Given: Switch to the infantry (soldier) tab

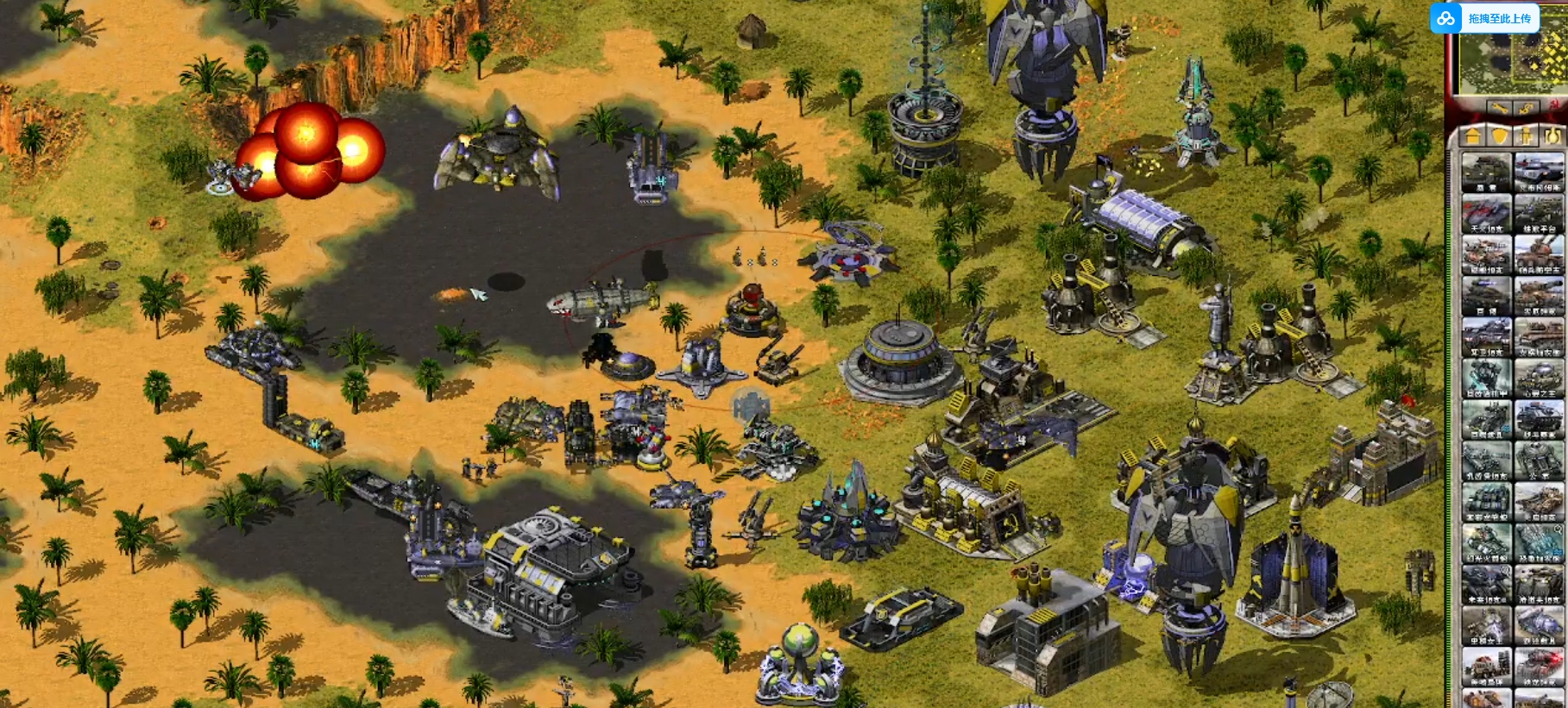Looking at the screenshot, I should (x=1527, y=135).
